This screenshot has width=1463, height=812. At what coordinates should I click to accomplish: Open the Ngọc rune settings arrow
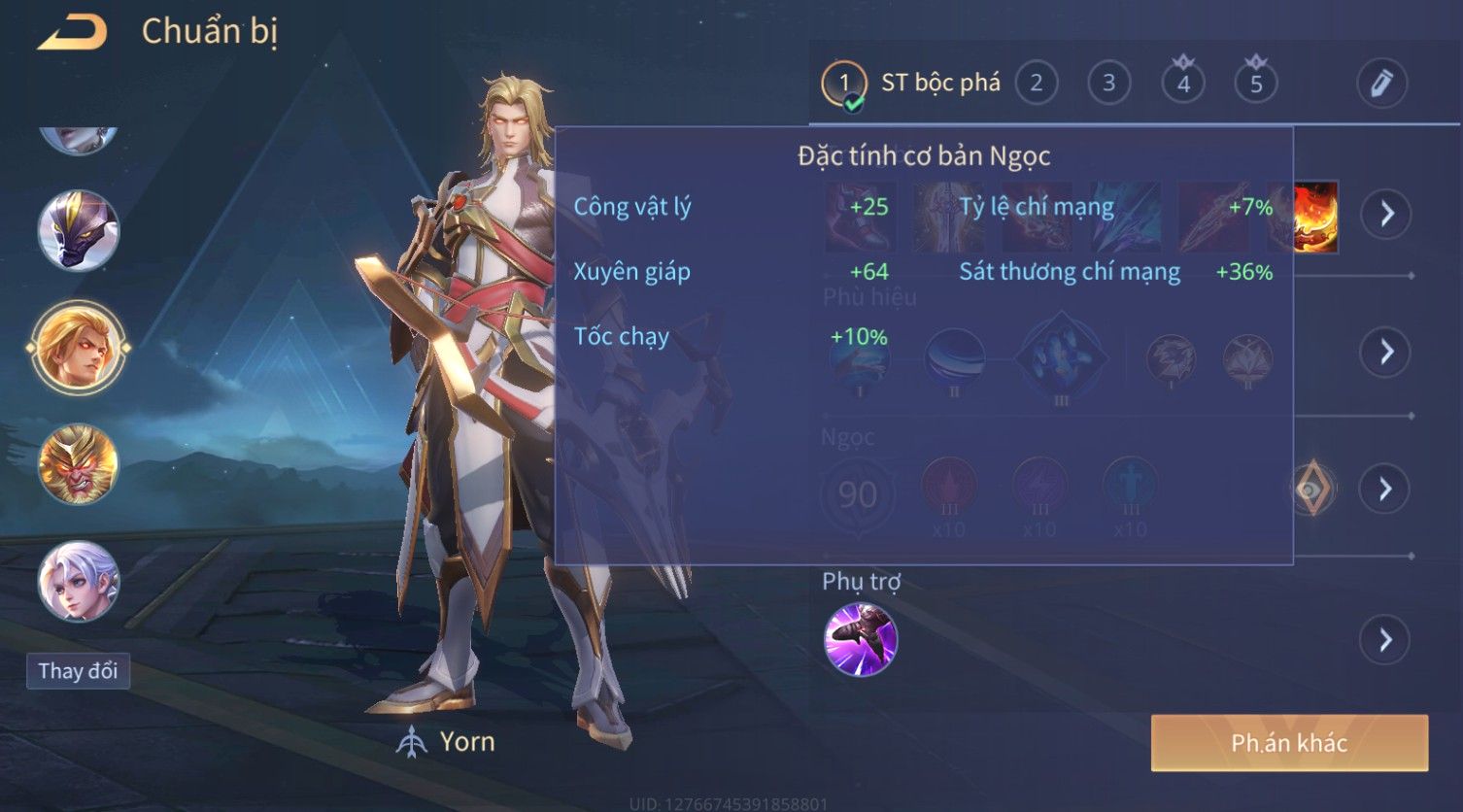pyautogui.click(x=1385, y=489)
